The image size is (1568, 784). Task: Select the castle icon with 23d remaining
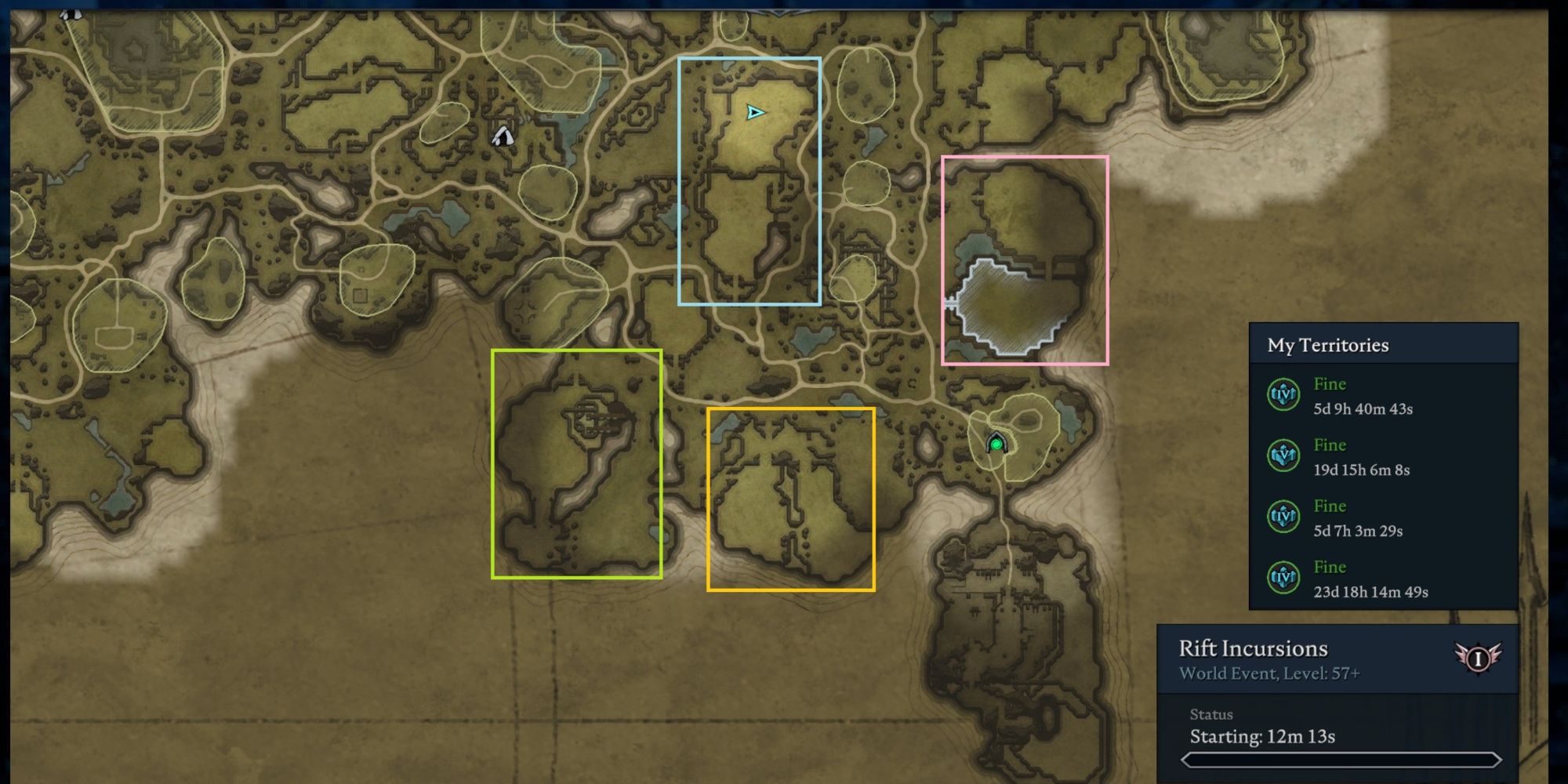point(1284,579)
